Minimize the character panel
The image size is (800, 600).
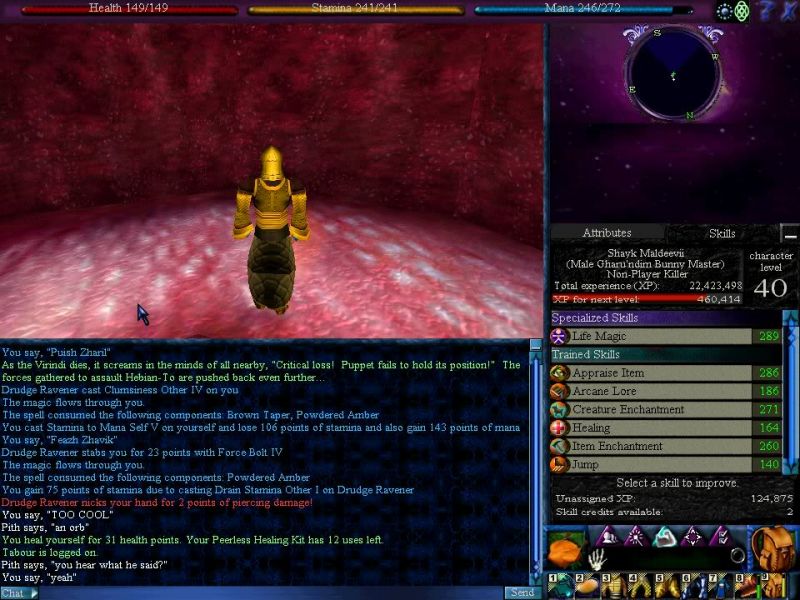pos(789,235)
